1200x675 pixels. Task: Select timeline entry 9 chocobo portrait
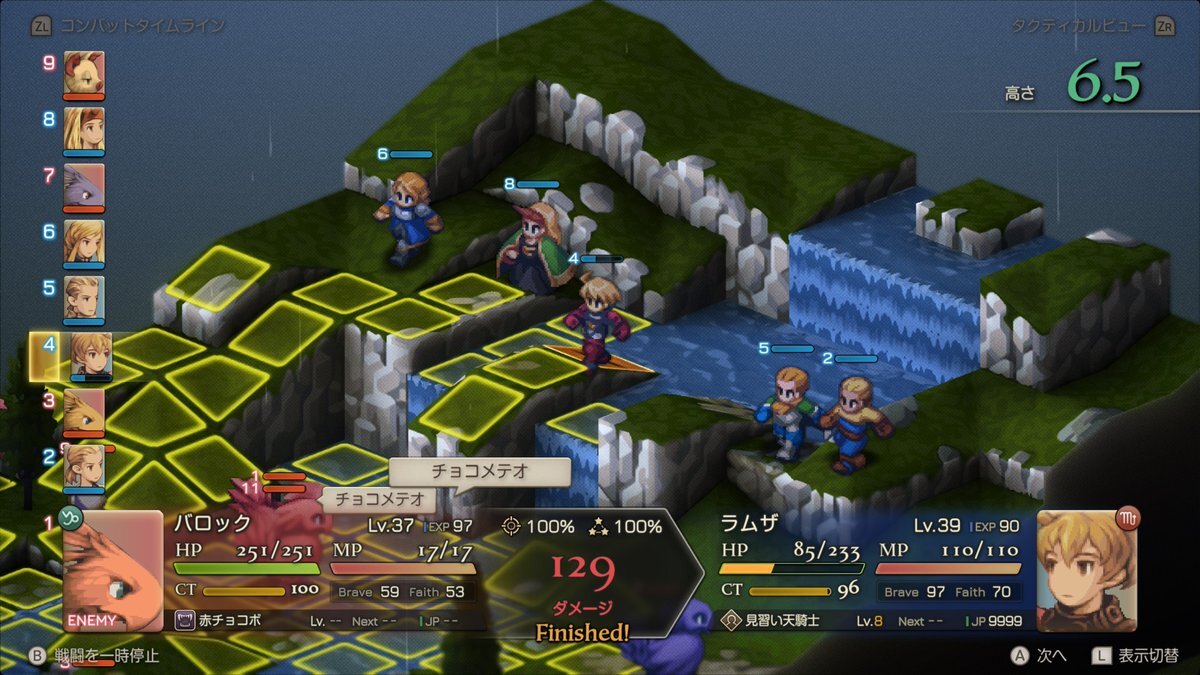[84, 72]
